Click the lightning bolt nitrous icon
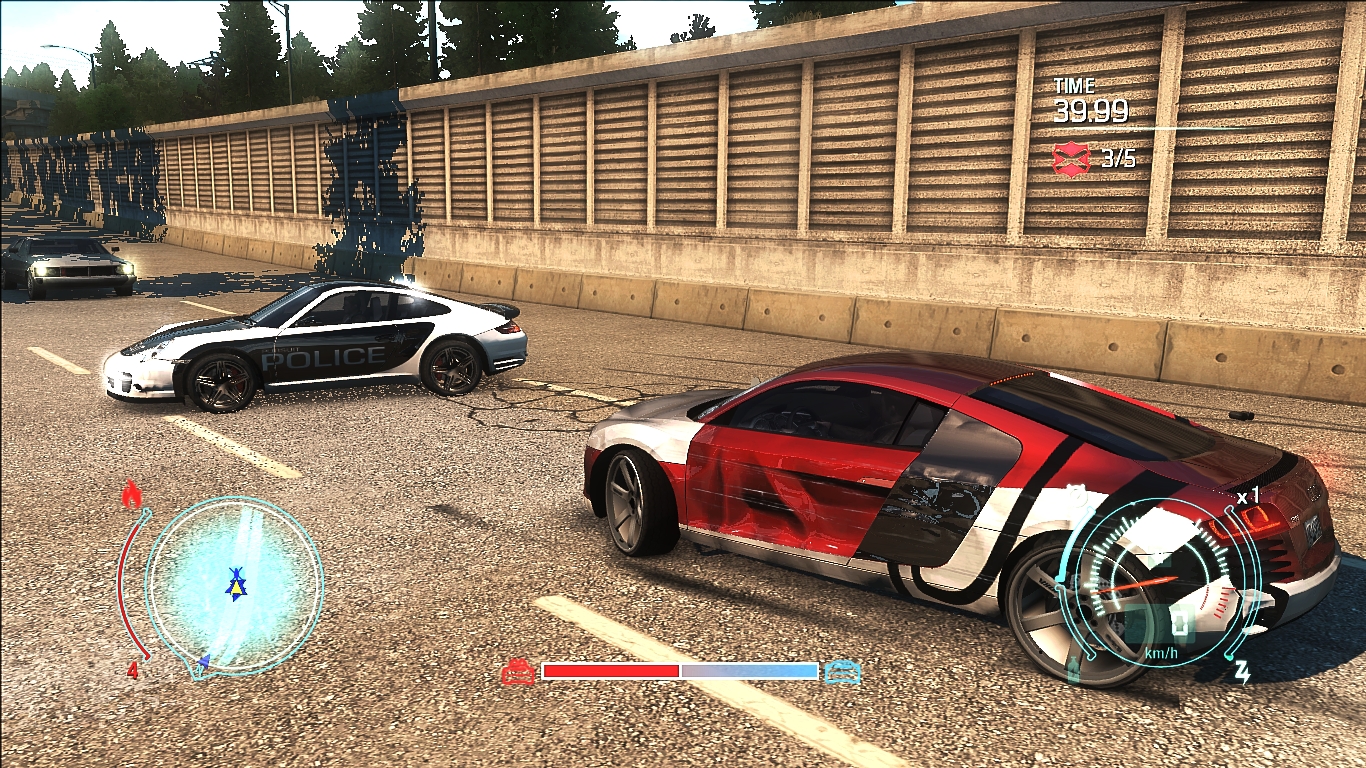This screenshot has height=768, width=1366. pos(1242,672)
